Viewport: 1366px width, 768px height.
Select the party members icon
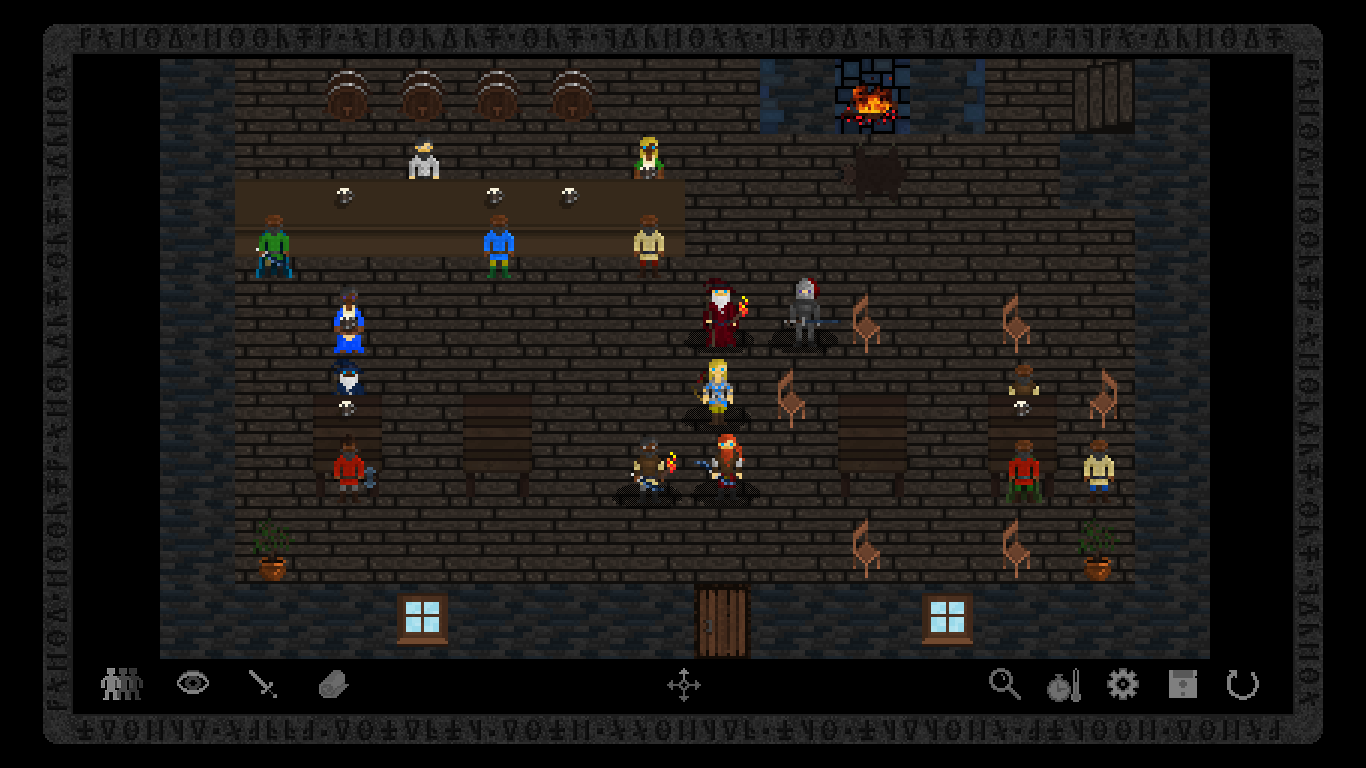pos(120,685)
